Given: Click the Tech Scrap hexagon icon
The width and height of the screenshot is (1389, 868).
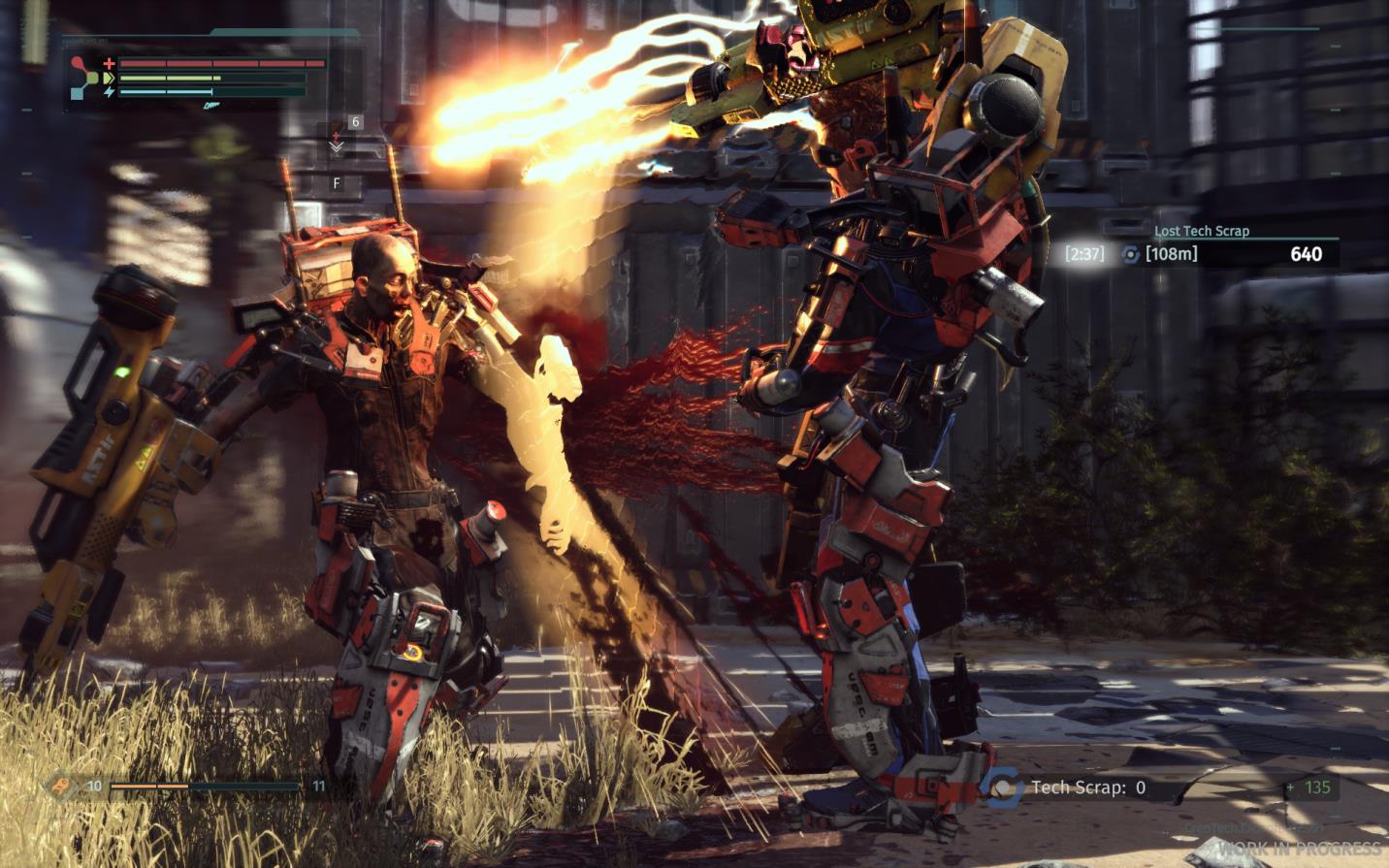Looking at the screenshot, I should pos(1003,787).
